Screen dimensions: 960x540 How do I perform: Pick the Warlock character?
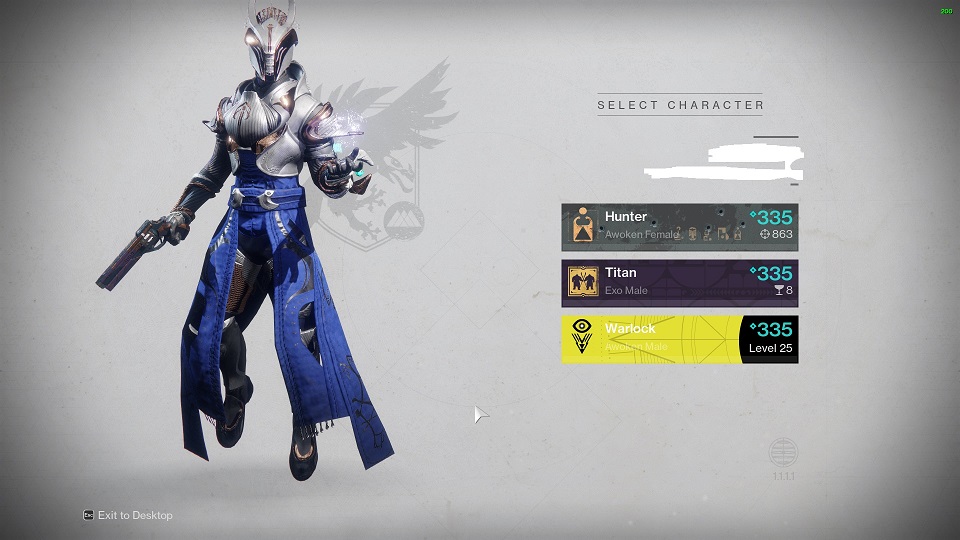coord(679,339)
